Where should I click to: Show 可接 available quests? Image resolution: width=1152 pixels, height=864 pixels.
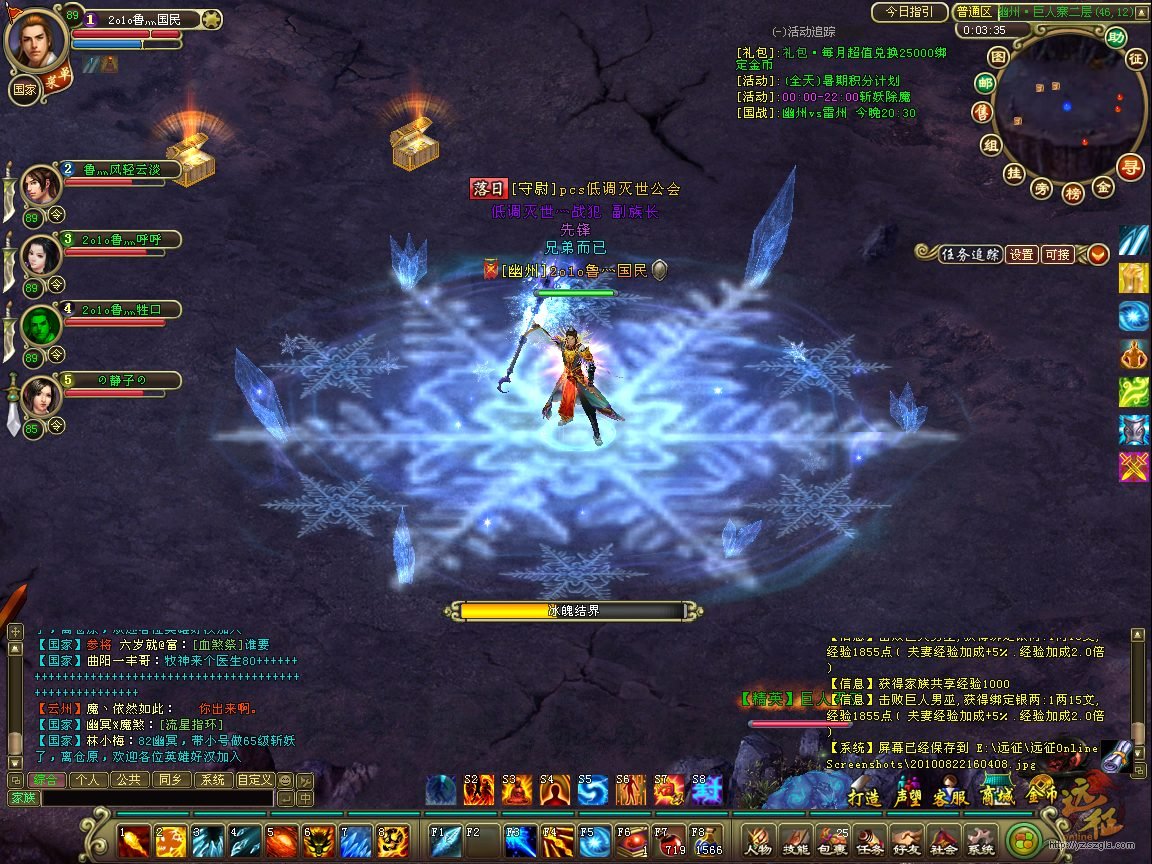(x=1057, y=255)
